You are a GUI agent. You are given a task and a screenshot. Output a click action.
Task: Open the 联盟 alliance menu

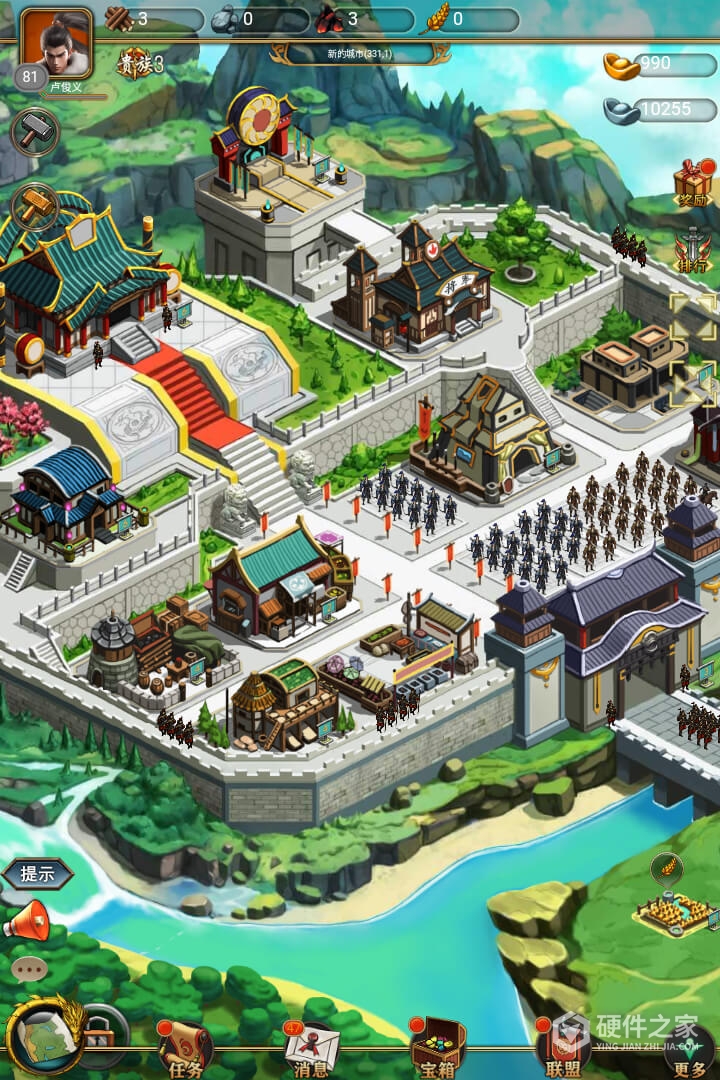pos(563,1049)
